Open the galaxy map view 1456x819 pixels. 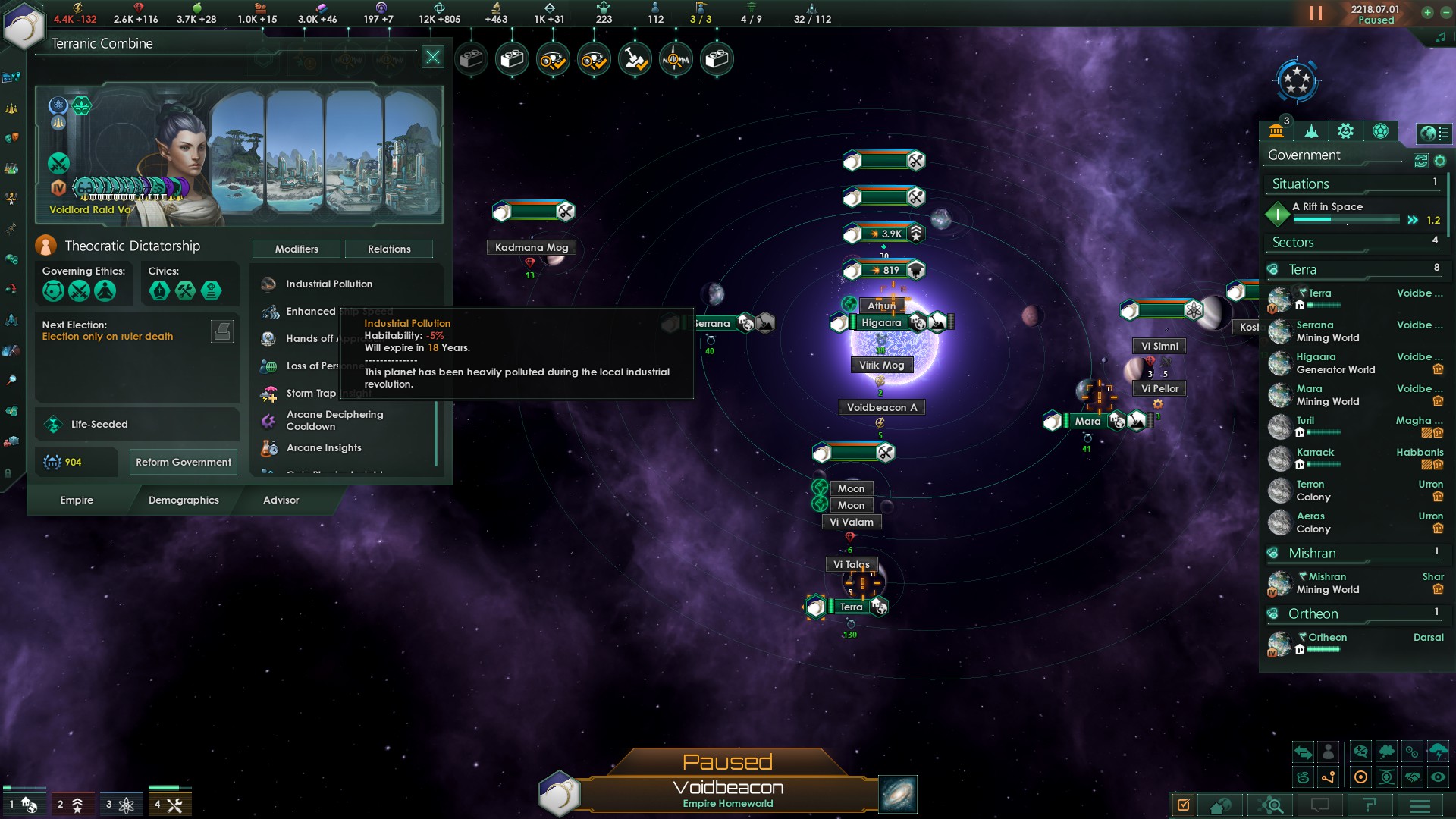[898, 794]
